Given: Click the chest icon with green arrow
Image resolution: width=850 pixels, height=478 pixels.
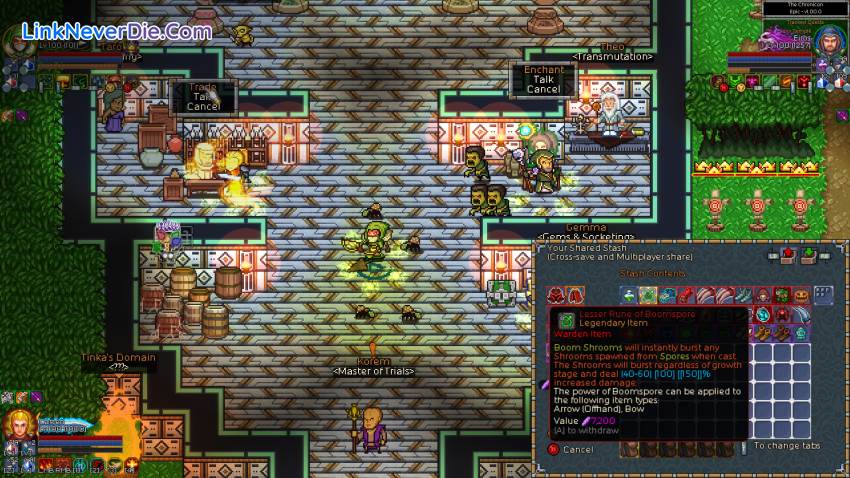Looking at the screenshot, I should (x=809, y=254).
